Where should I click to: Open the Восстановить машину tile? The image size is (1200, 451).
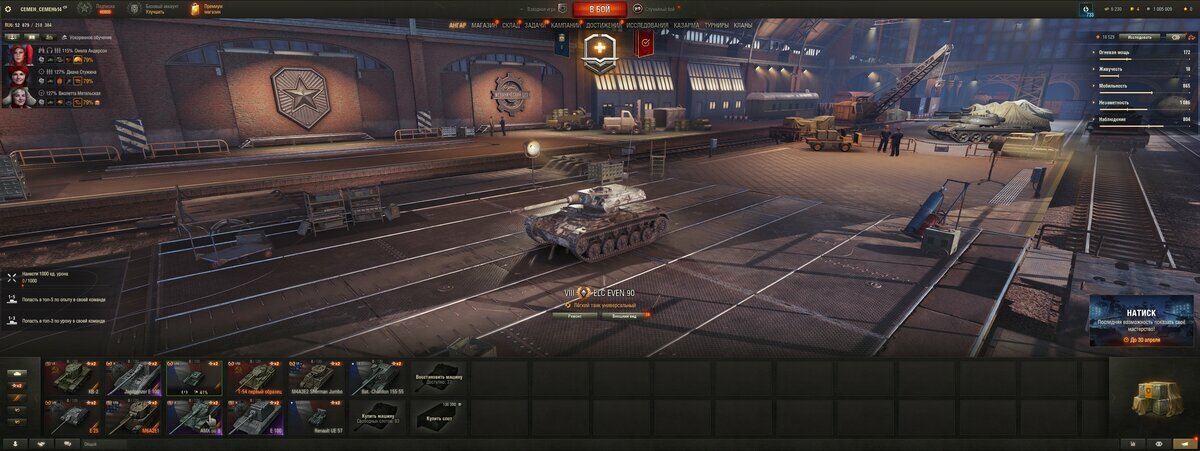point(438,377)
